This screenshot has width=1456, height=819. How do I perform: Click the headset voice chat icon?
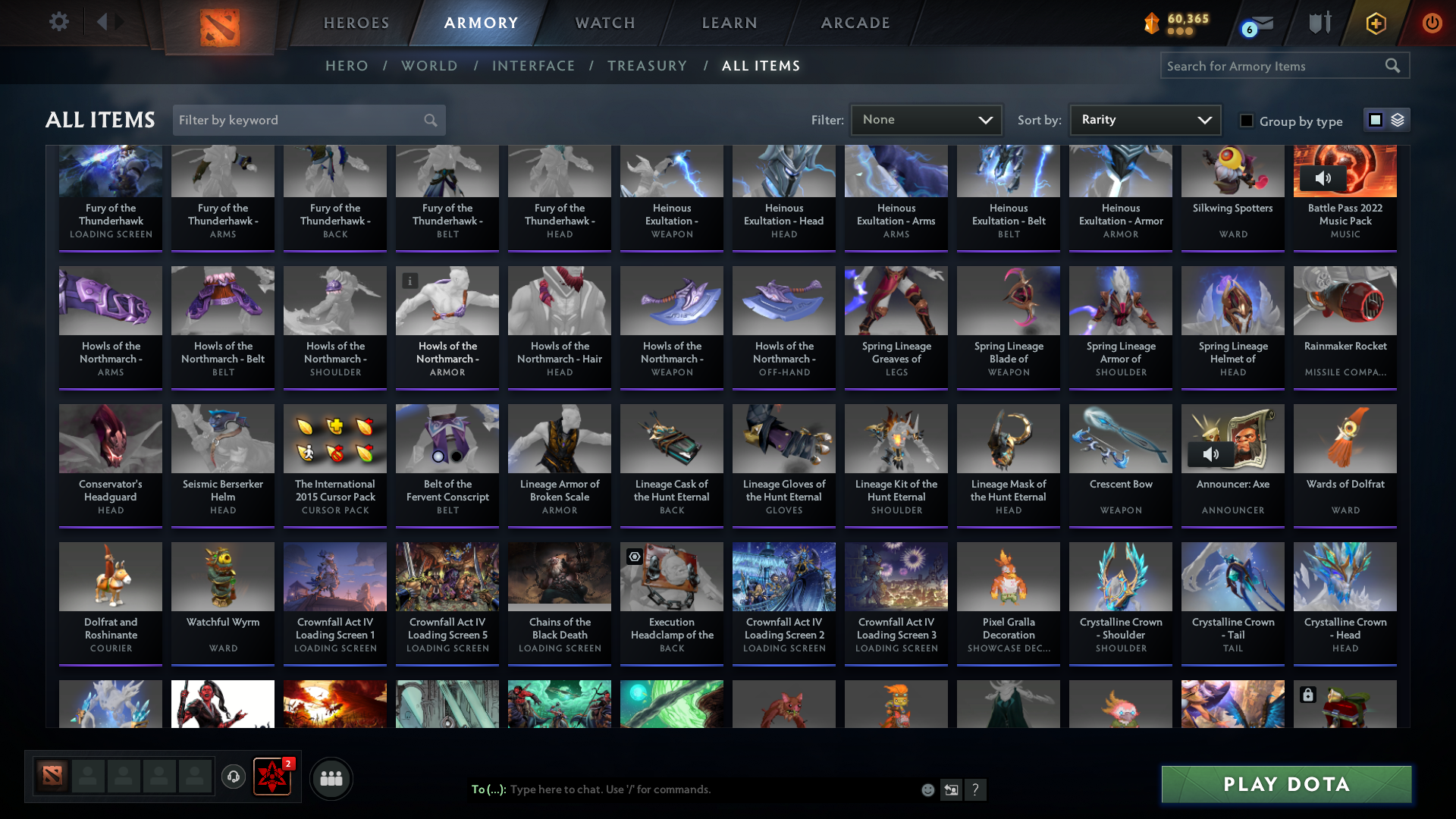pos(234,778)
